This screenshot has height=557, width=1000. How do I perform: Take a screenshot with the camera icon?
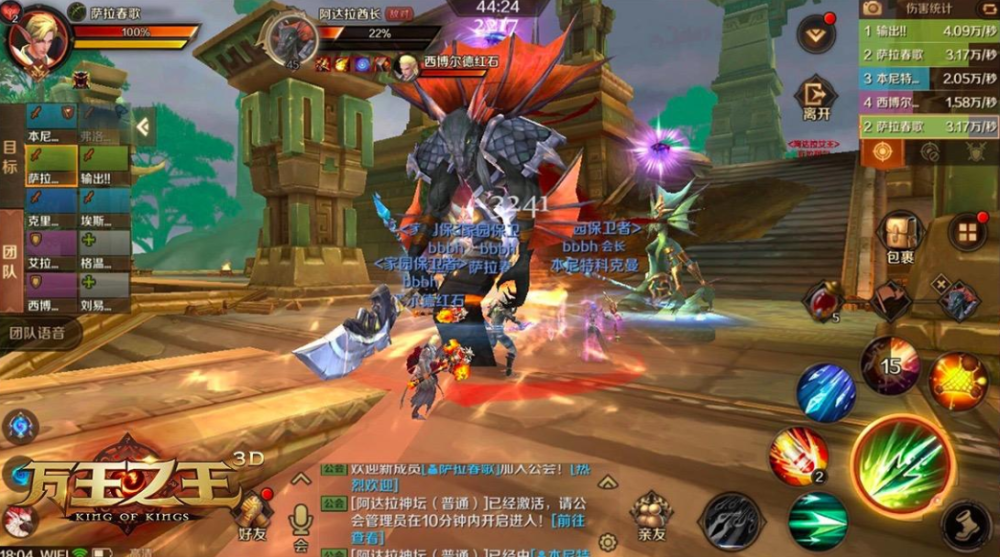coord(872,9)
